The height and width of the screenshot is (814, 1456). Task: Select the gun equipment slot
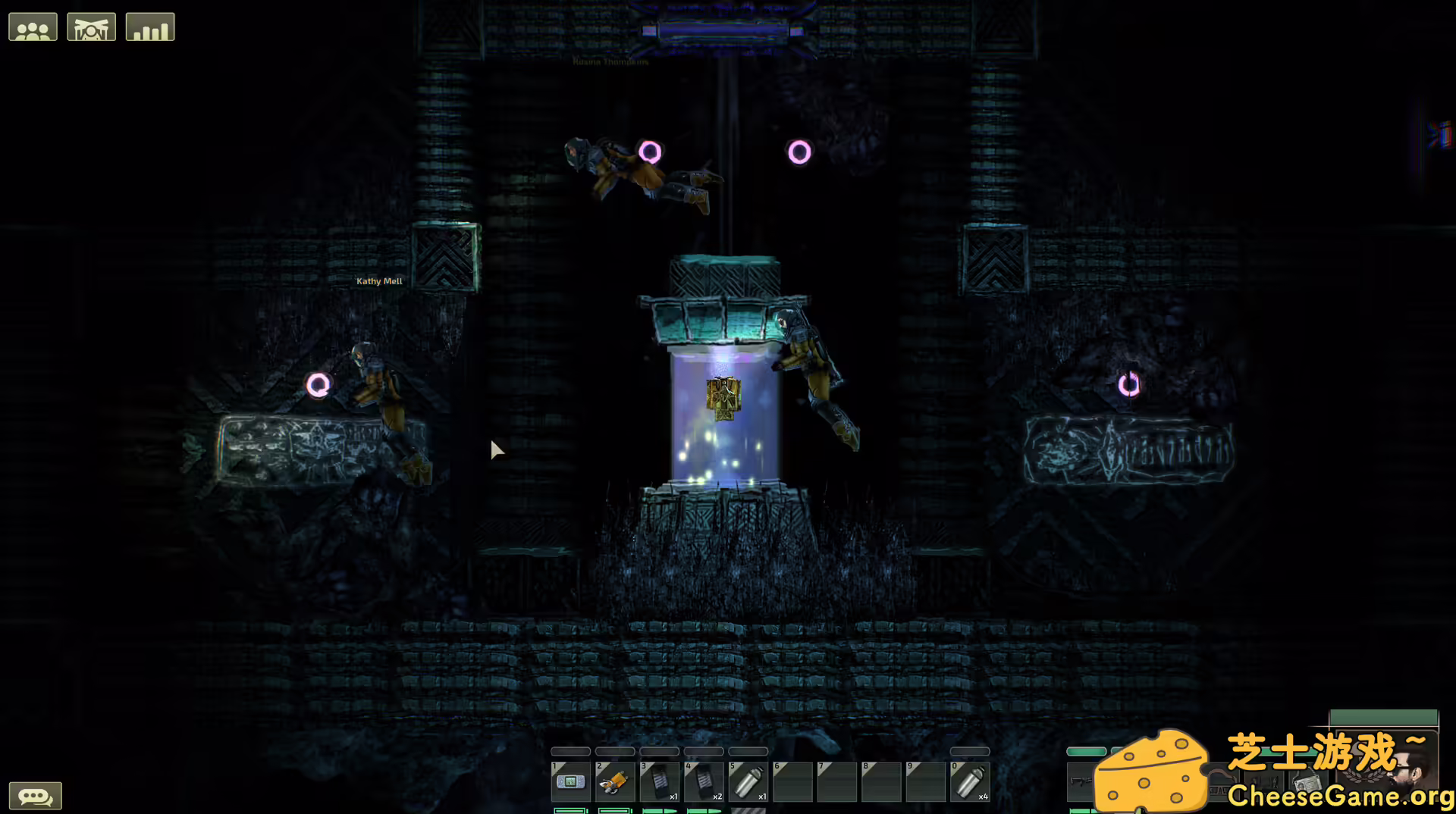[x=1080, y=781]
